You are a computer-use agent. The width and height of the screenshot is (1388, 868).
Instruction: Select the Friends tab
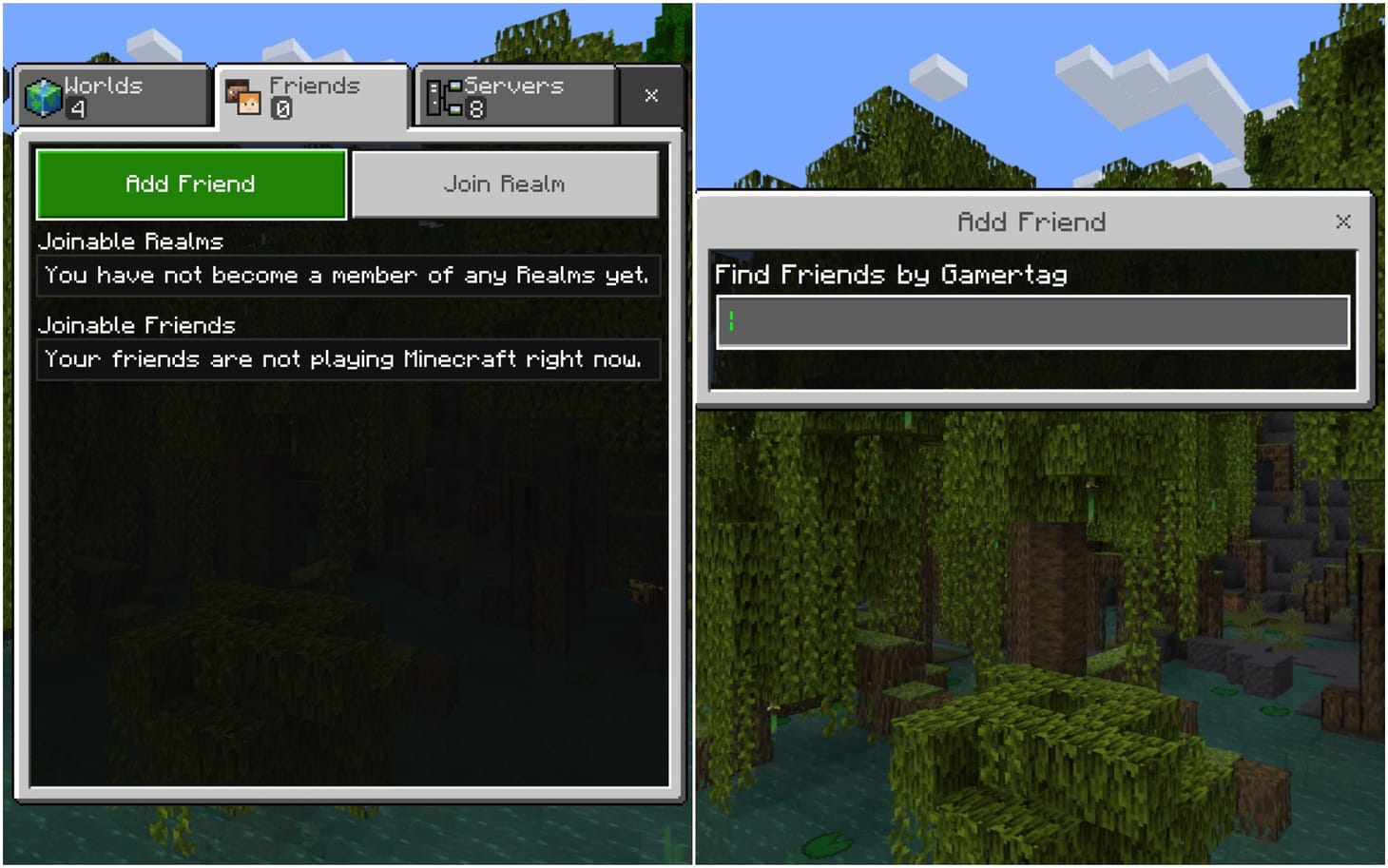point(314,95)
